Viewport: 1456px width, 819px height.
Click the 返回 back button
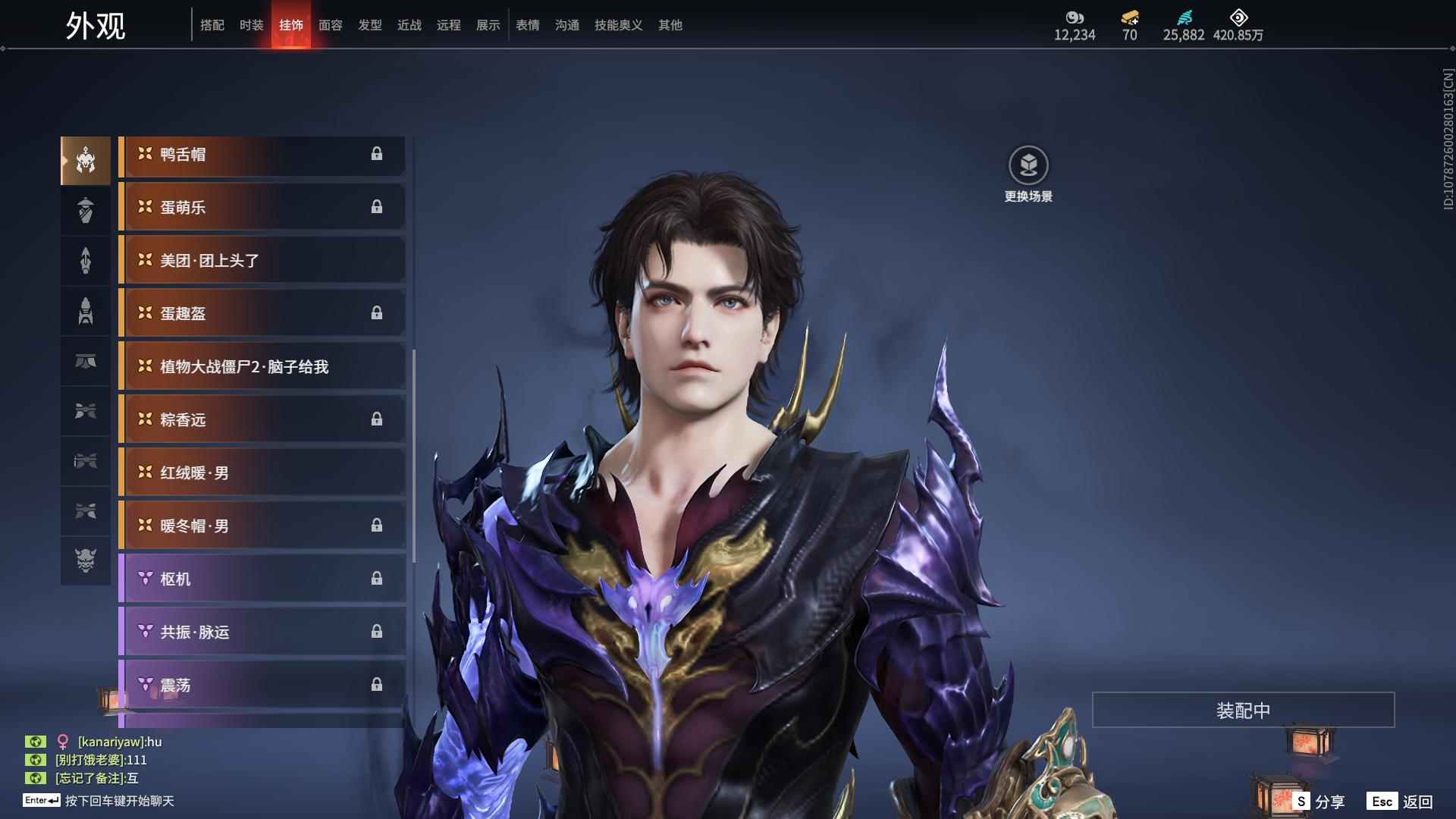coord(1401,802)
